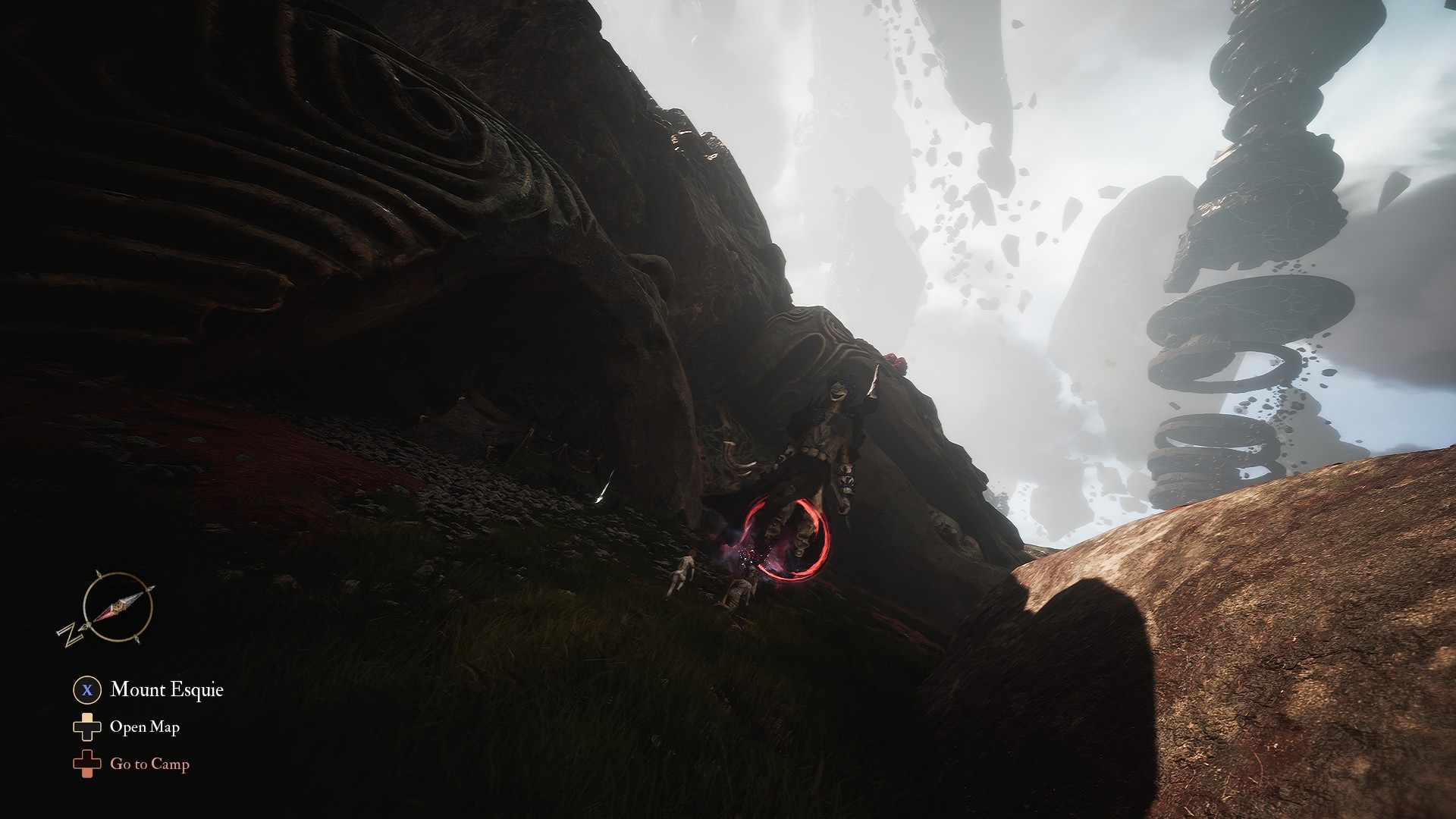Viewport: 1456px width, 819px height.
Task: Click the compass needle icon
Action: pyautogui.click(x=118, y=607)
